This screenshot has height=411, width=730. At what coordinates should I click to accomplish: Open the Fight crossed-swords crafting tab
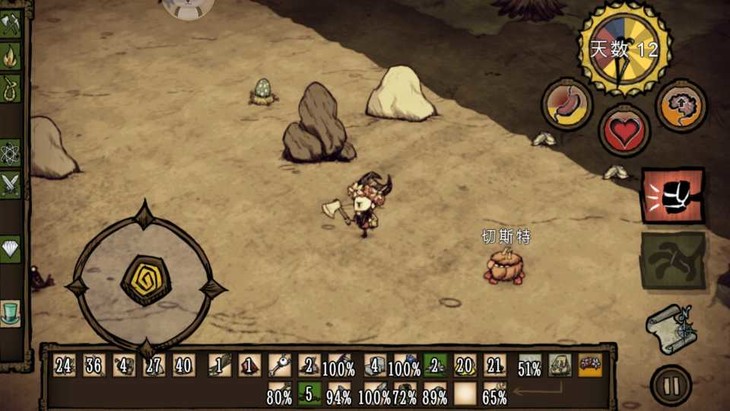coord(11,184)
